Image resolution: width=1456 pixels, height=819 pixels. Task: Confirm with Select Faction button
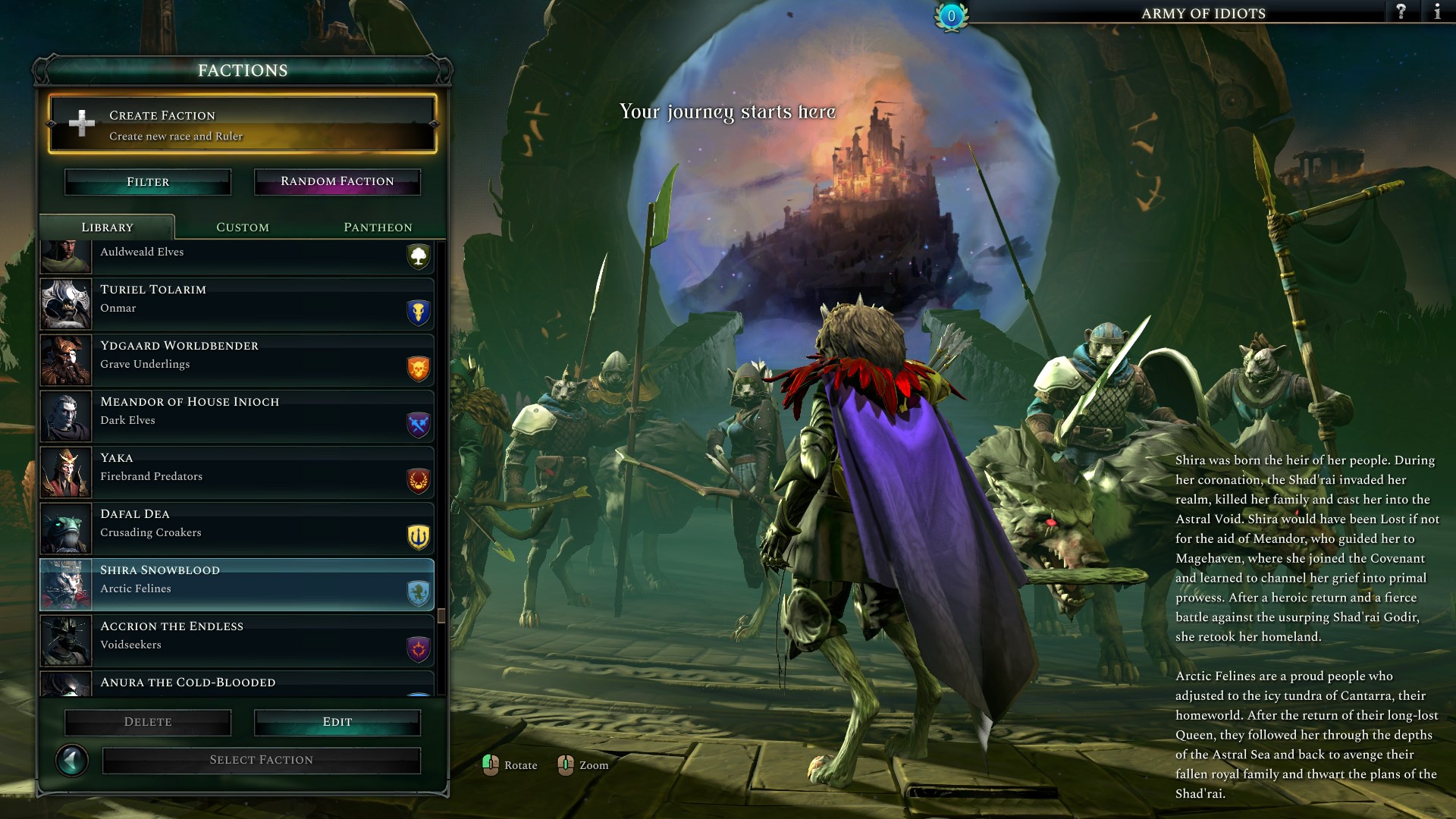(x=262, y=760)
